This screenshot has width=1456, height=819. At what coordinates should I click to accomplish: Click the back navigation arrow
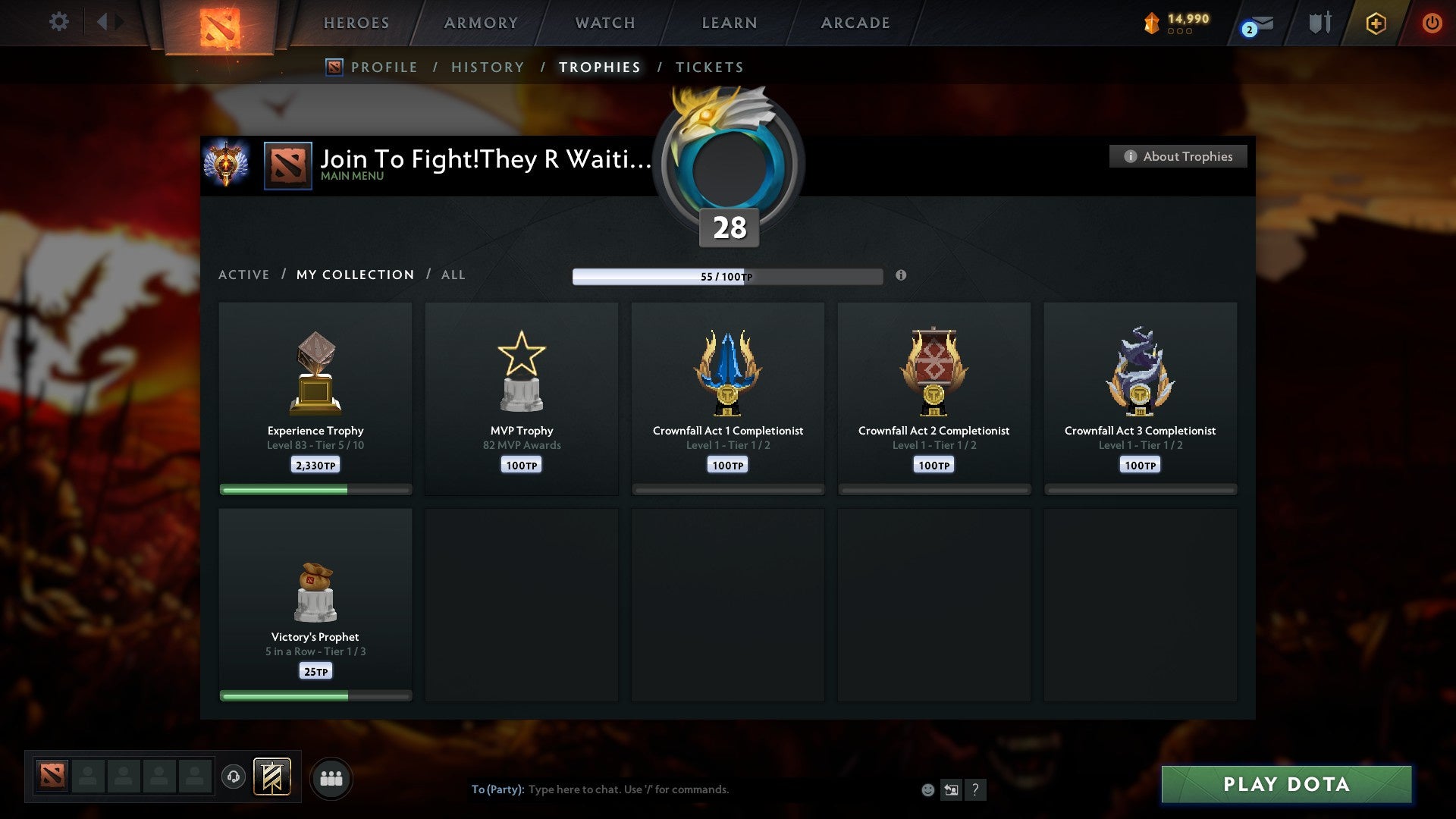(104, 21)
